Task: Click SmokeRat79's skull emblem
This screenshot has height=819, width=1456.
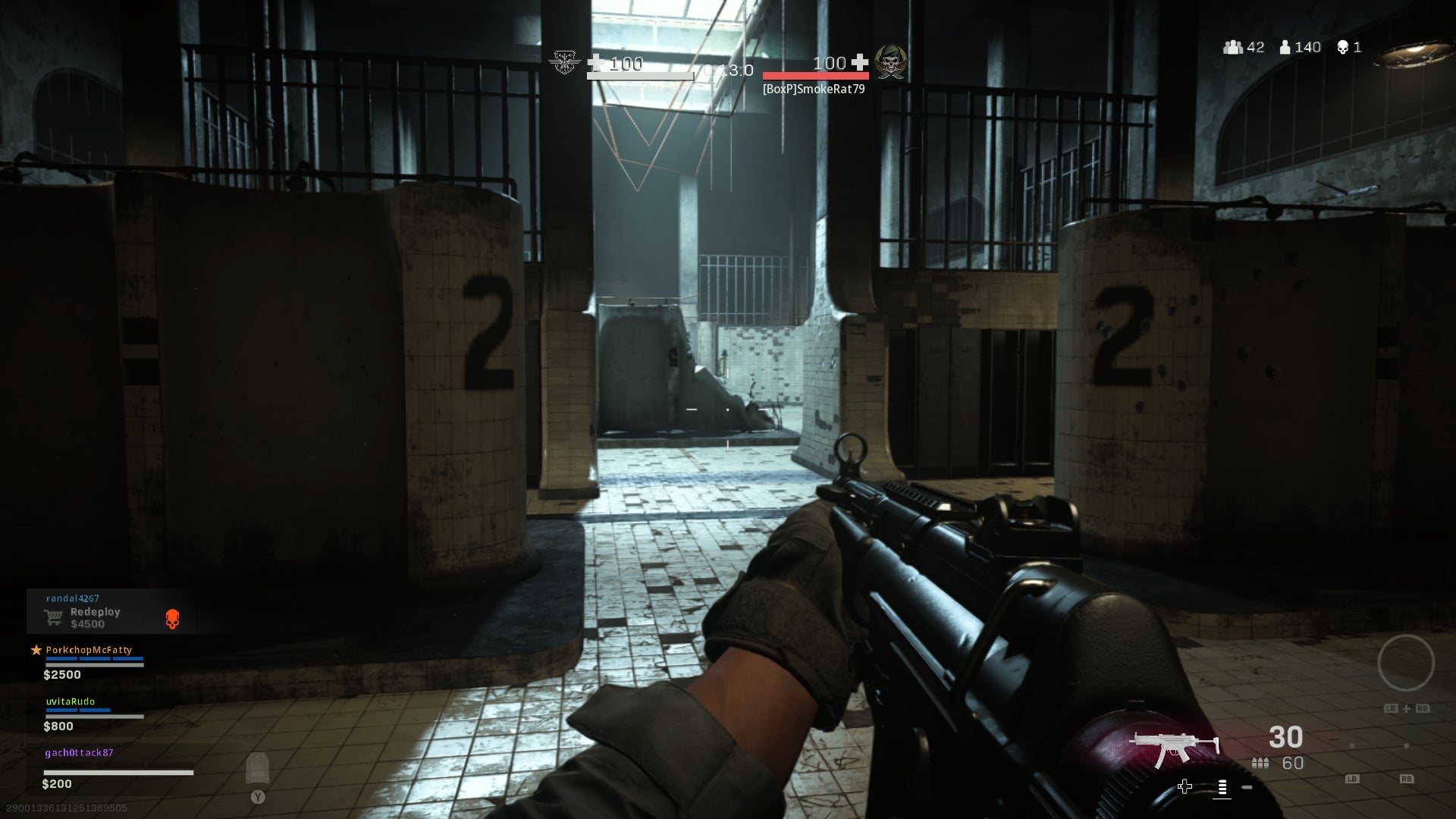Action: tap(890, 62)
